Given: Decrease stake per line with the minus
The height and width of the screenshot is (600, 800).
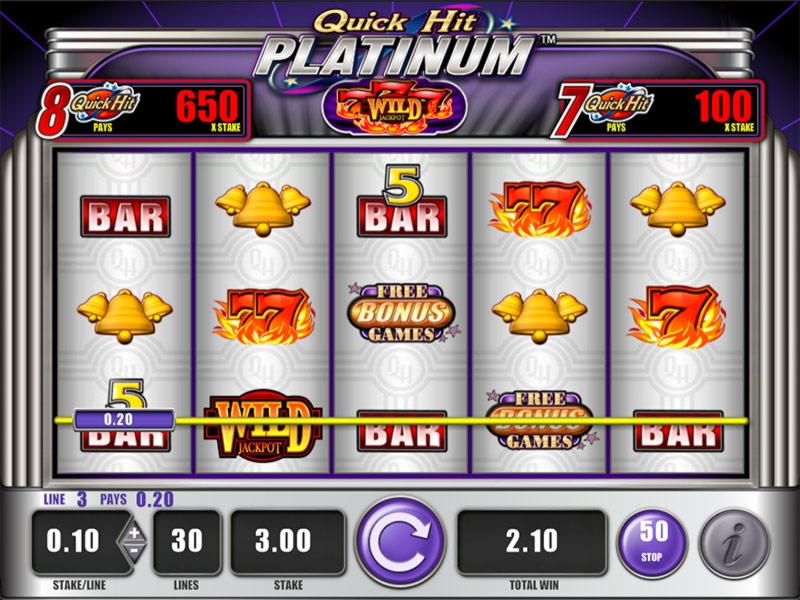Looking at the screenshot, I should [x=134, y=553].
